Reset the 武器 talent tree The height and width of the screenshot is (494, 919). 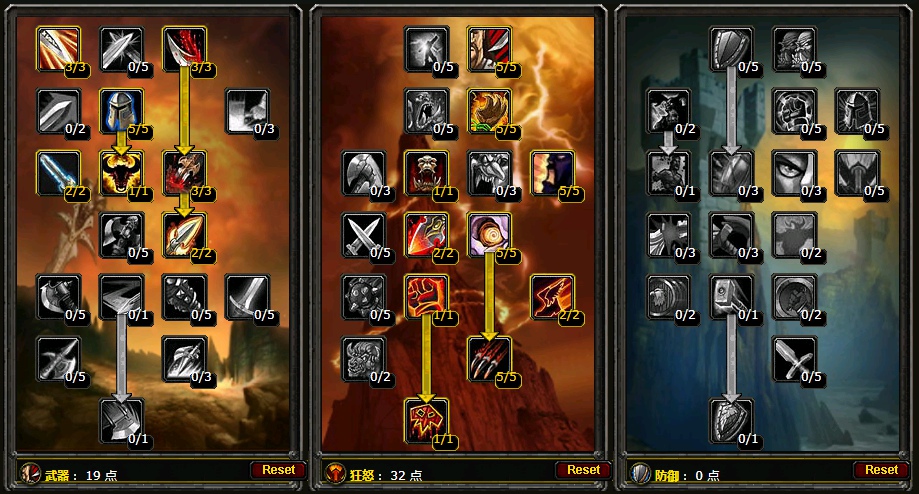point(279,470)
